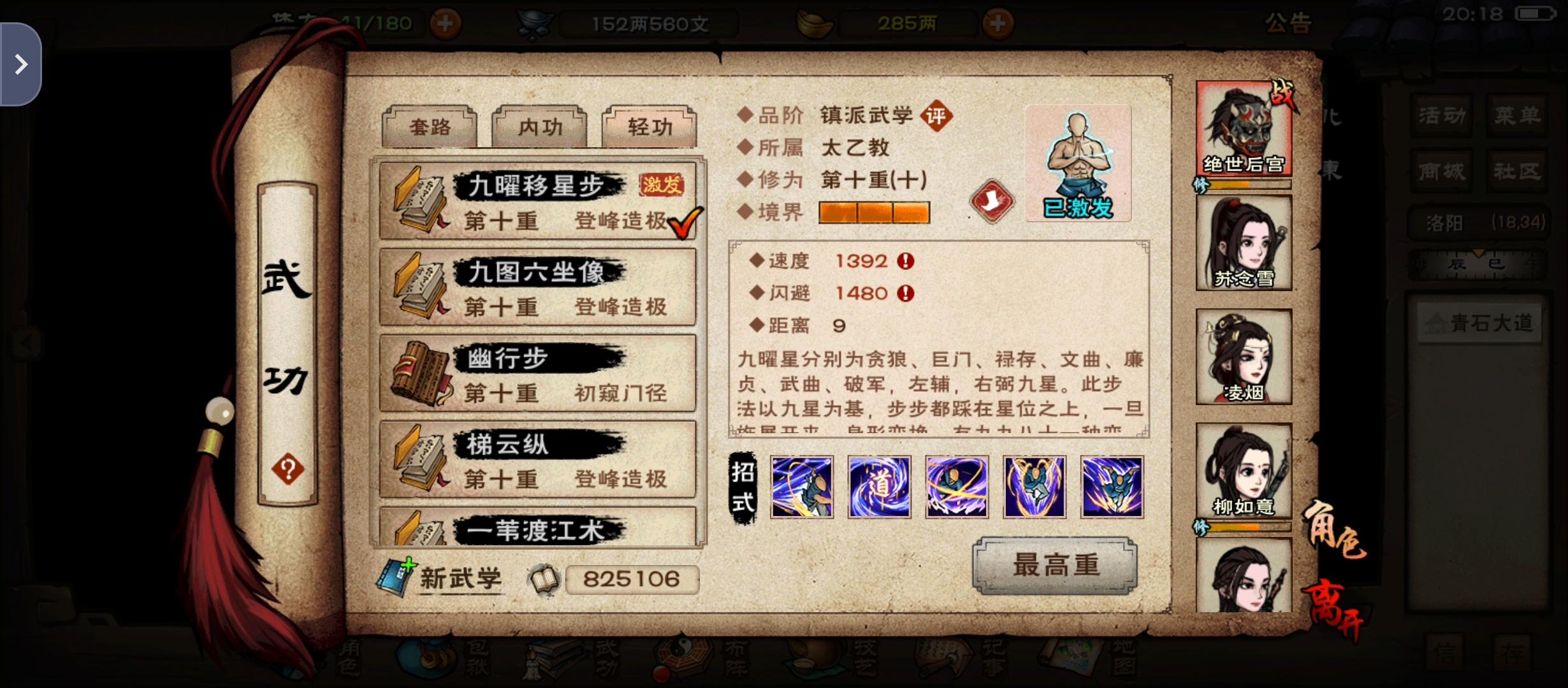This screenshot has height=688, width=1568.
Task: Select the 道 symbol move icon under 招式
Action: tap(879, 486)
